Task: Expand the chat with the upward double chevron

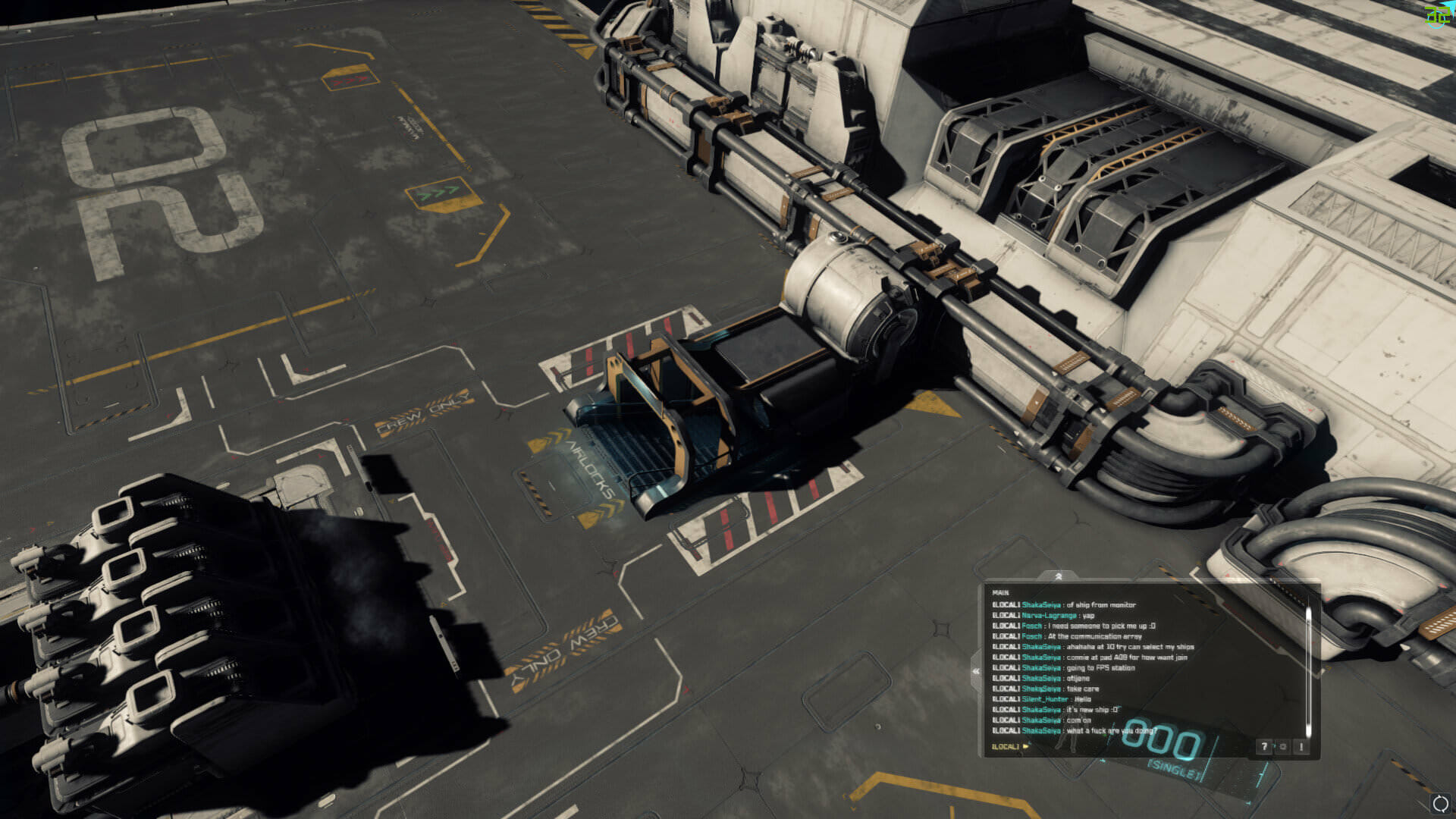Action: 1058,576
